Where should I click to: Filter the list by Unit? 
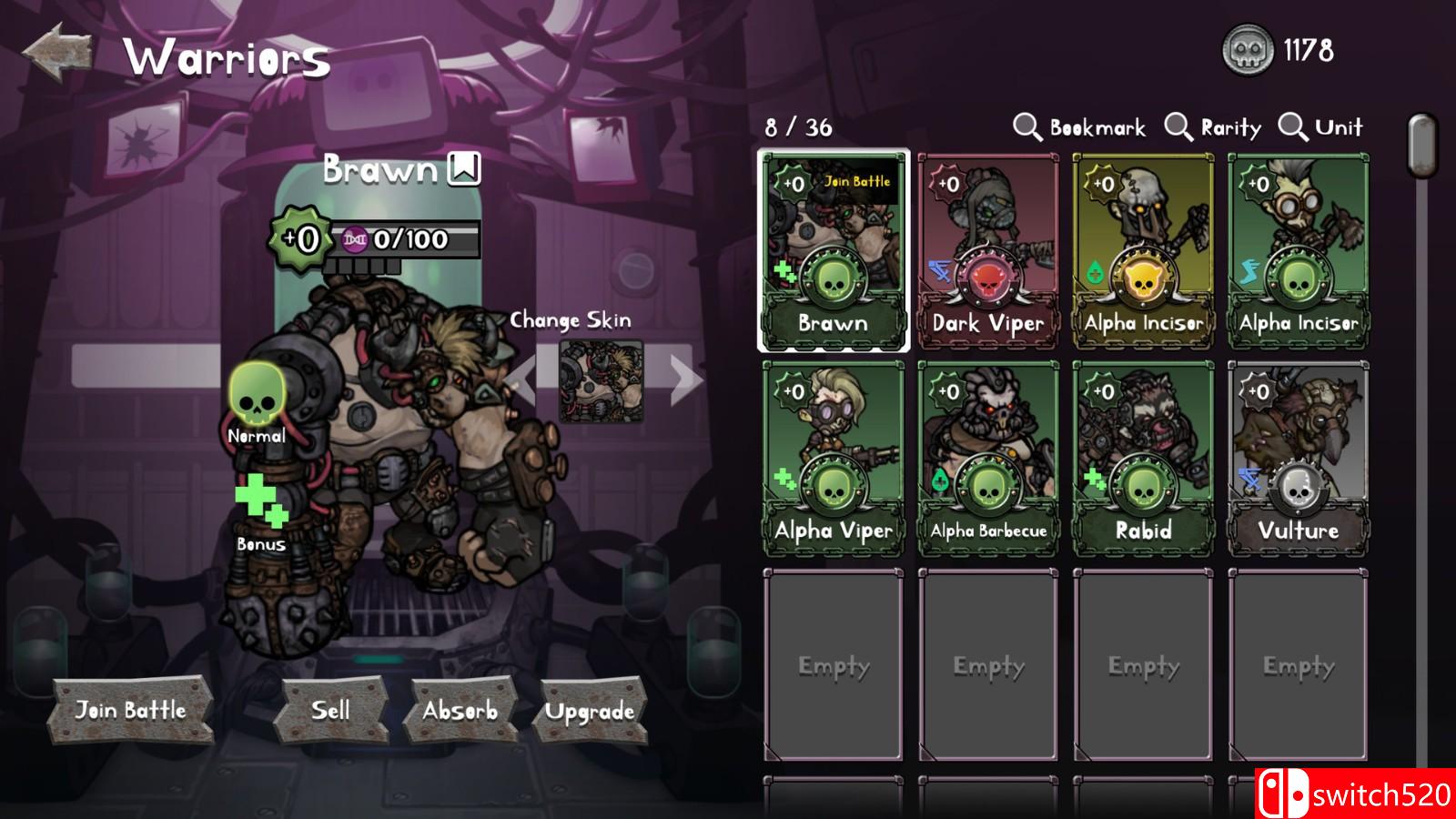1321,127
